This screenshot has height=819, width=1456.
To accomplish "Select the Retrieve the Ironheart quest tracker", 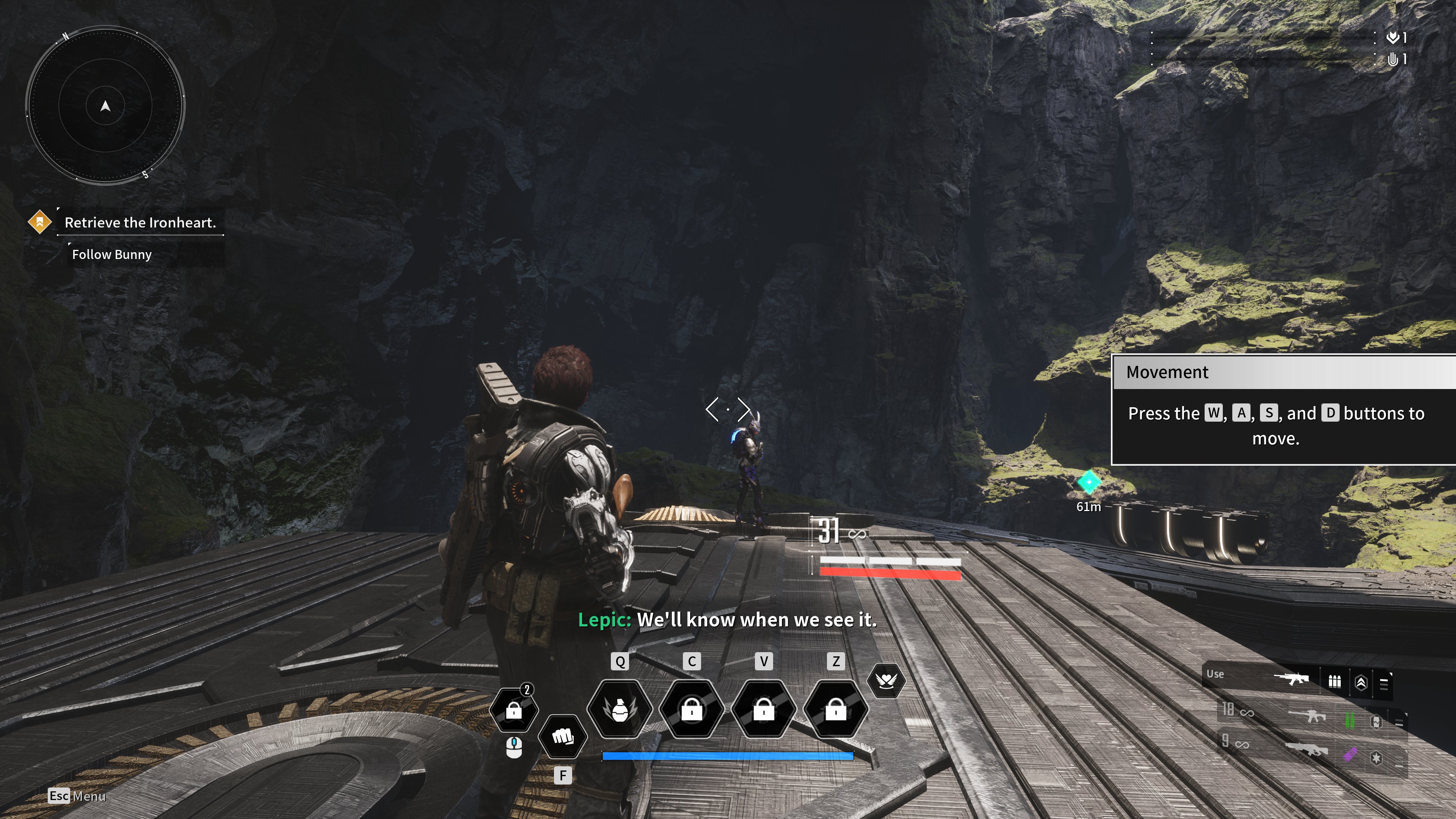I will (140, 223).
